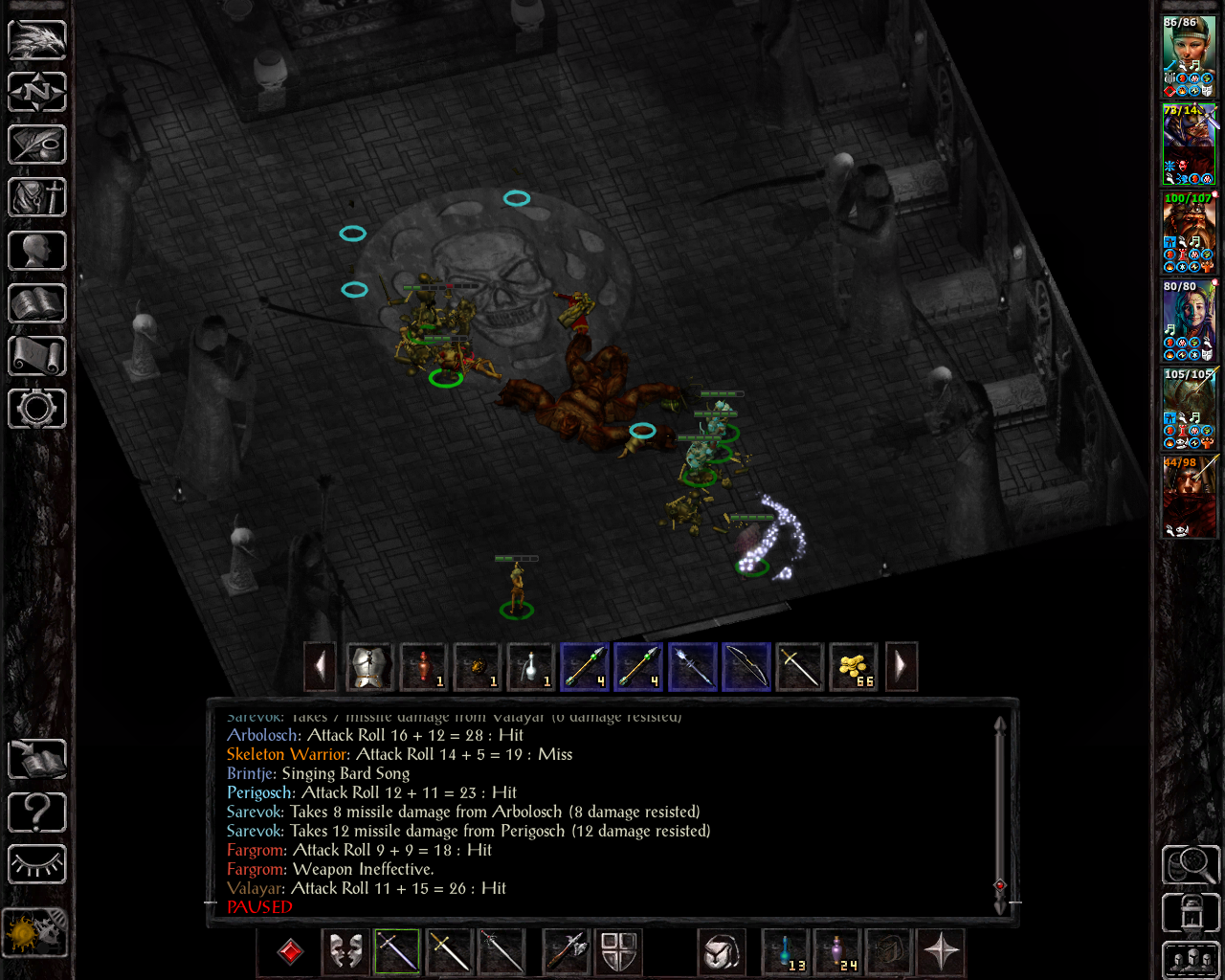Image resolution: width=1225 pixels, height=980 pixels.
Task: Open the area map with the compass button
Action: (x=37, y=92)
